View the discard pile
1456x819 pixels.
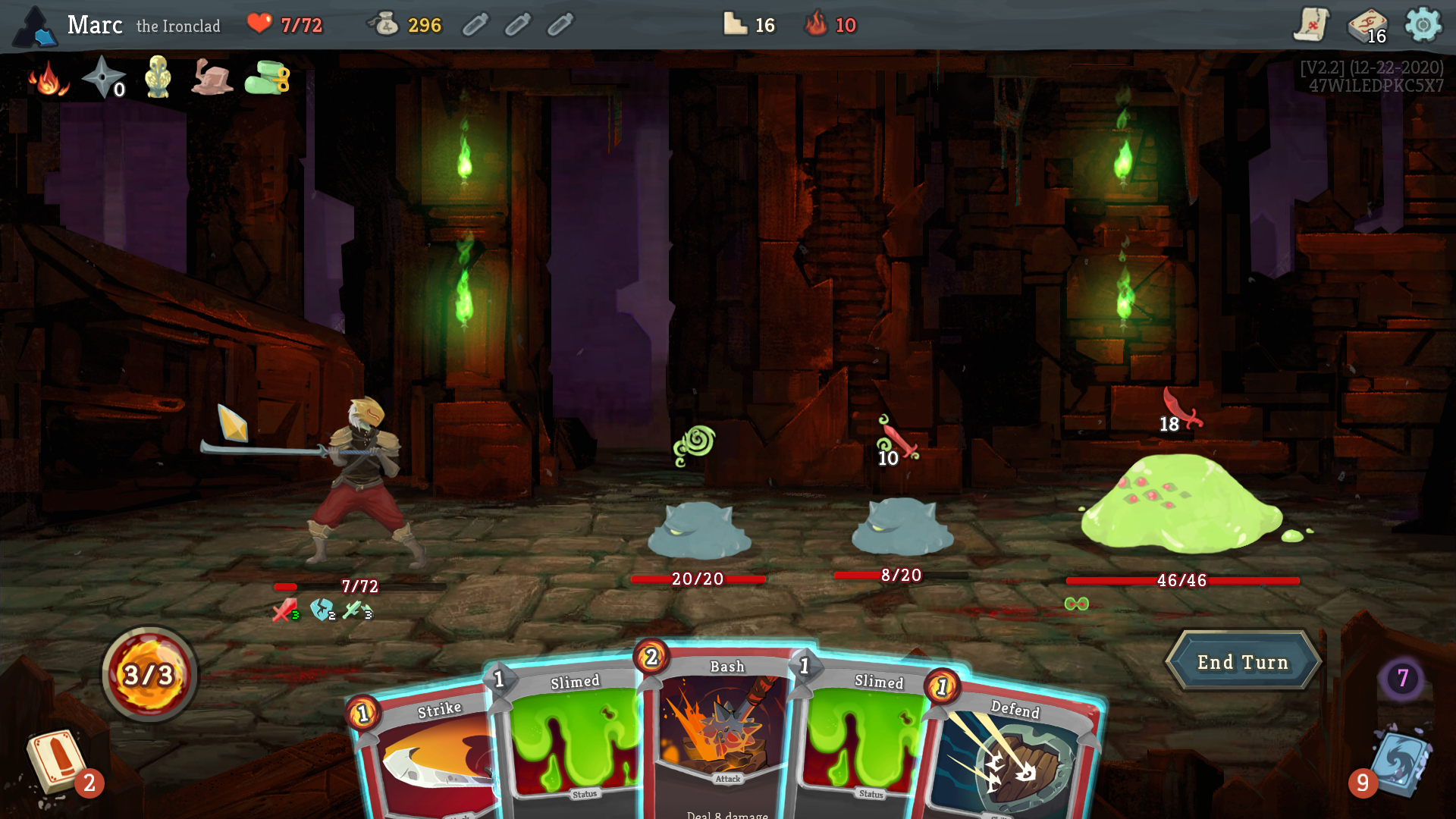point(1400,762)
